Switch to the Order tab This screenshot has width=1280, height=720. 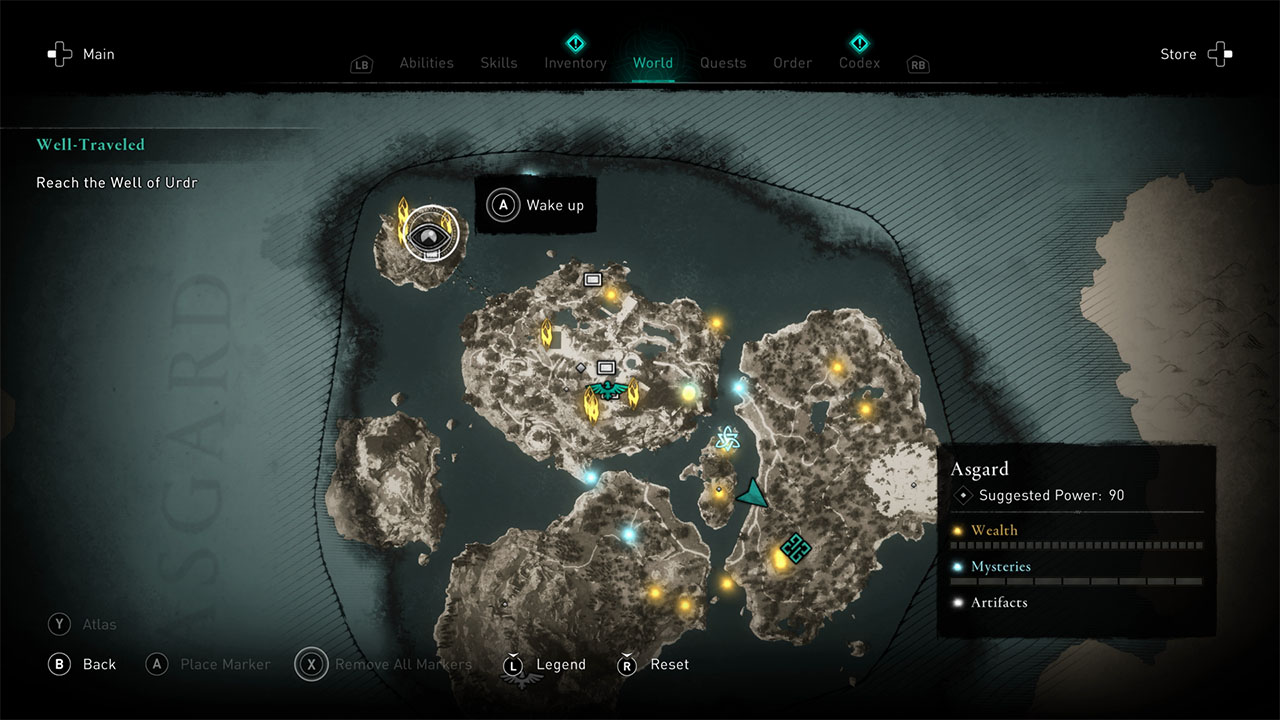point(792,63)
